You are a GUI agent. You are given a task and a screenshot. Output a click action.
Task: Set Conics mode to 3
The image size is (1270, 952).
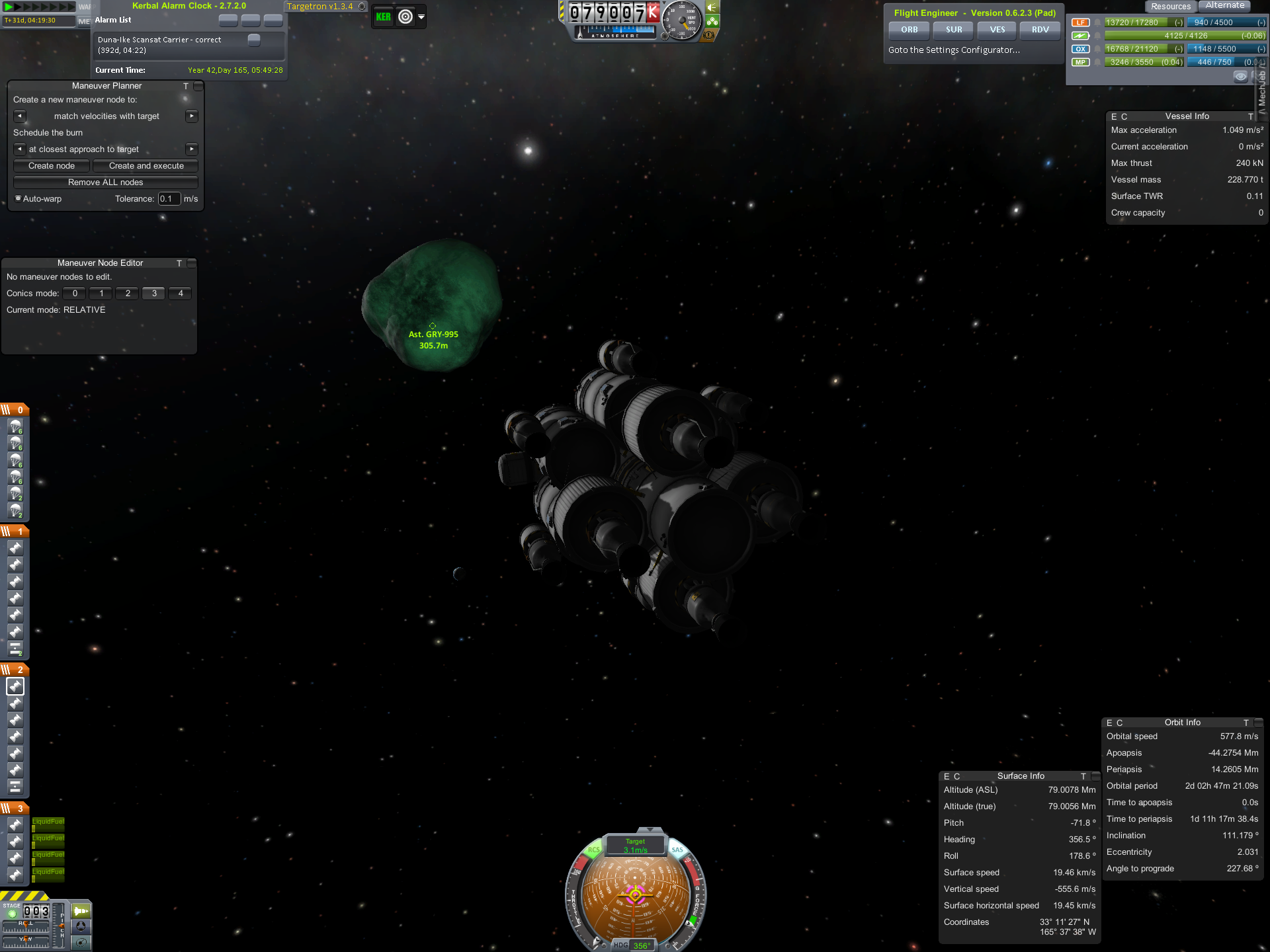point(154,294)
